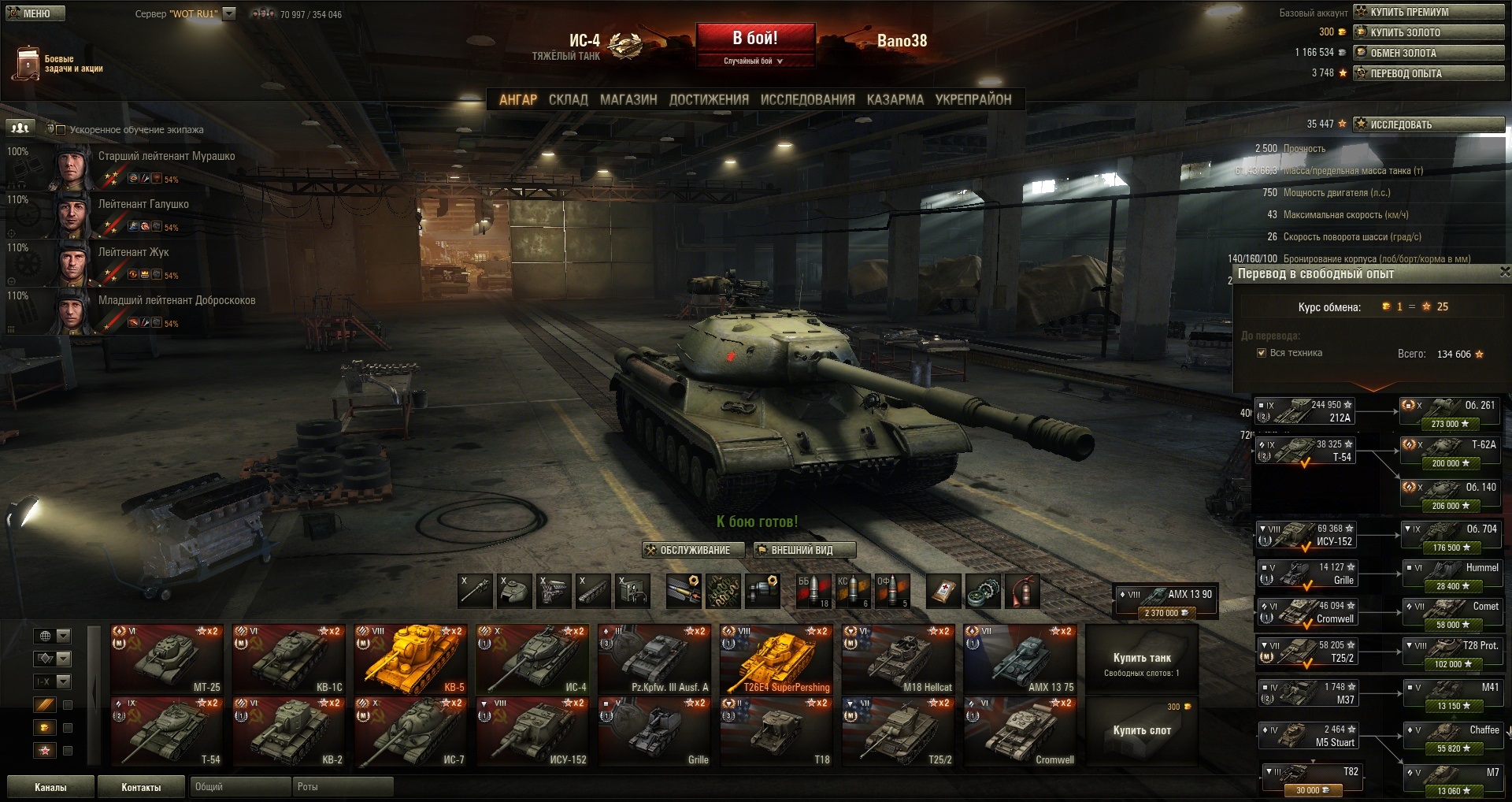Open the МАГАЗИН tab
The image size is (1512, 802).
coord(628,100)
